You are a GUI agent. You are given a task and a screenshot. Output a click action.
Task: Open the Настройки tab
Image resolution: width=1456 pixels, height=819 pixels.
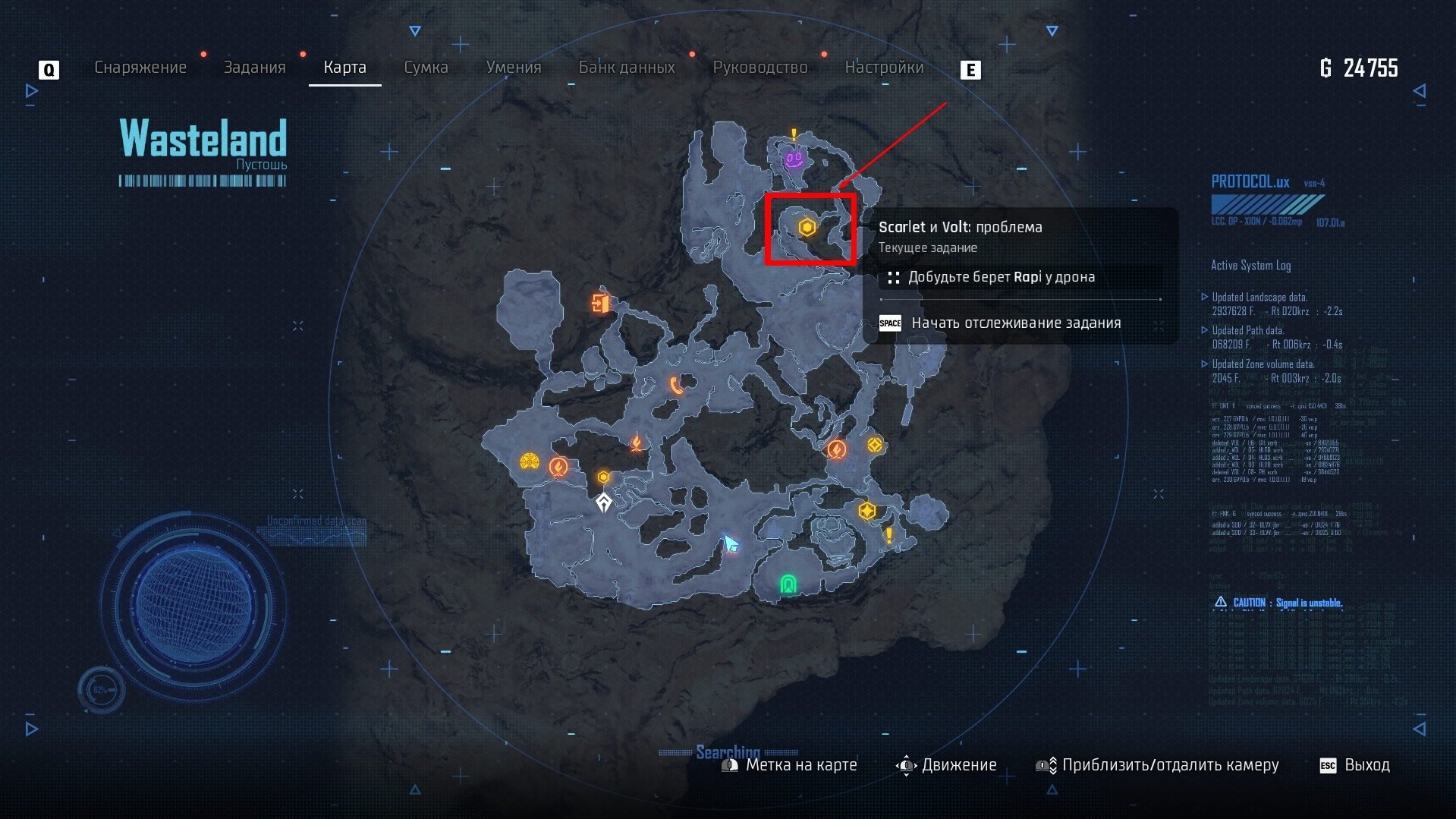tap(884, 68)
